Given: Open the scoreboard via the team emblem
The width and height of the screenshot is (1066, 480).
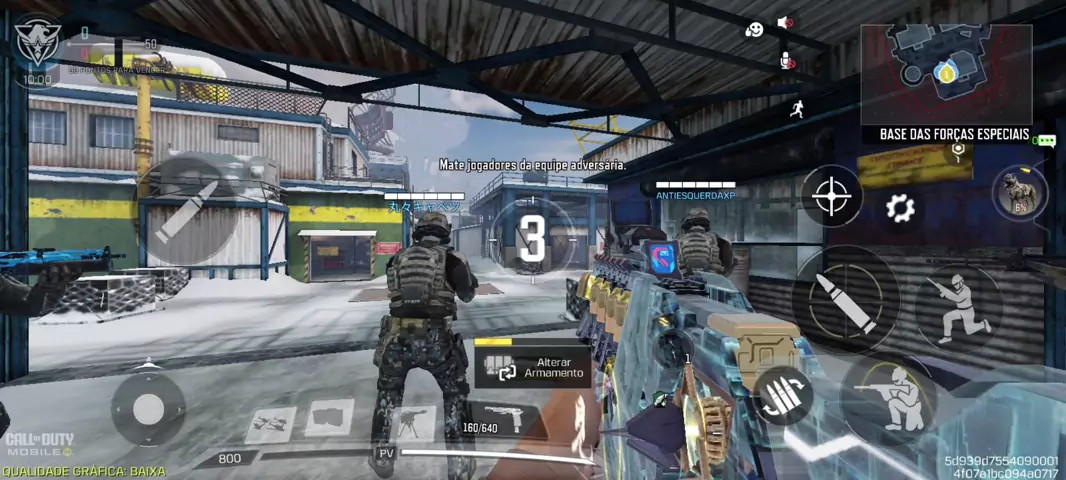Looking at the screenshot, I should point(37,42).
